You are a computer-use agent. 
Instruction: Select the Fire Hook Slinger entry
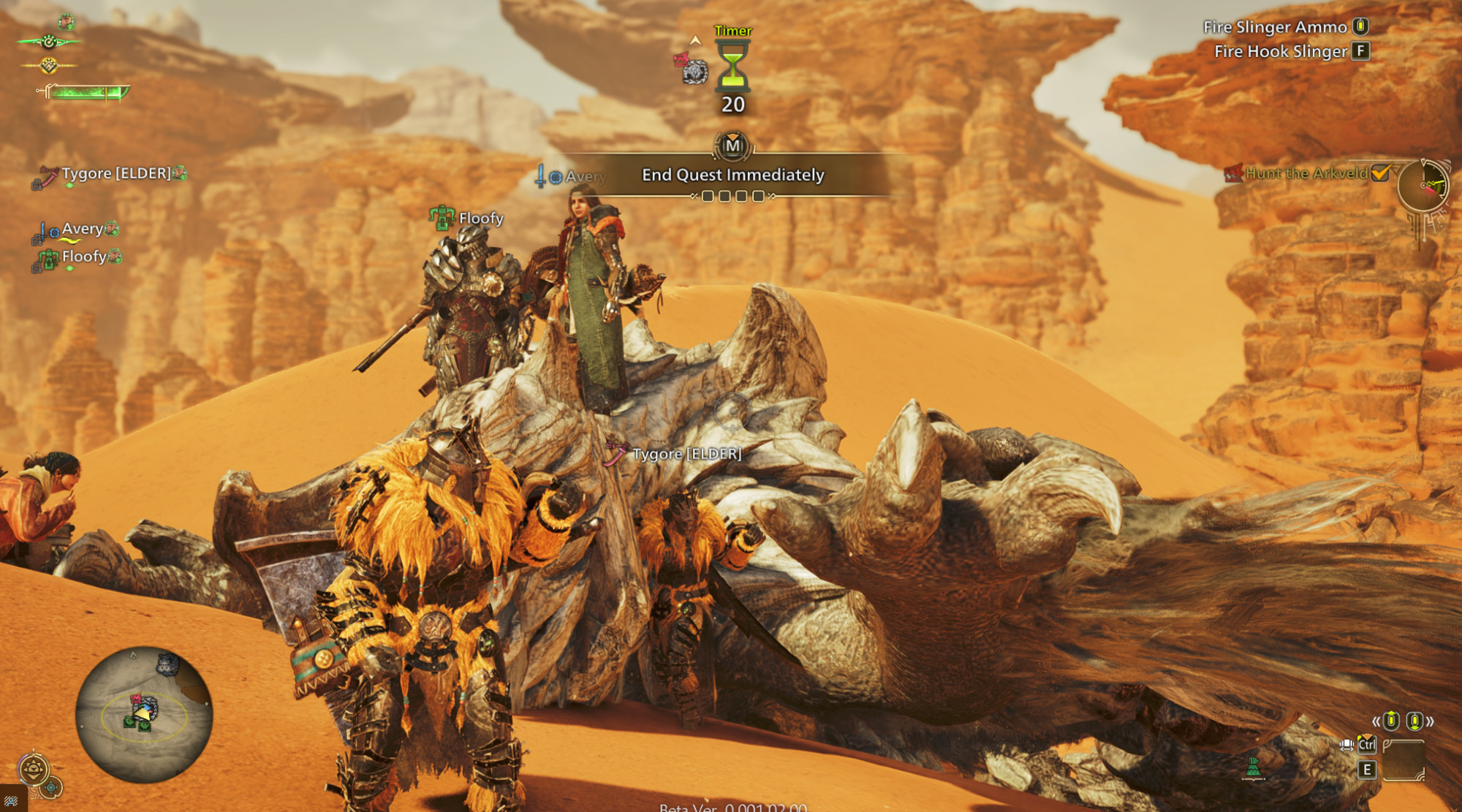[x=1281, y=51]
